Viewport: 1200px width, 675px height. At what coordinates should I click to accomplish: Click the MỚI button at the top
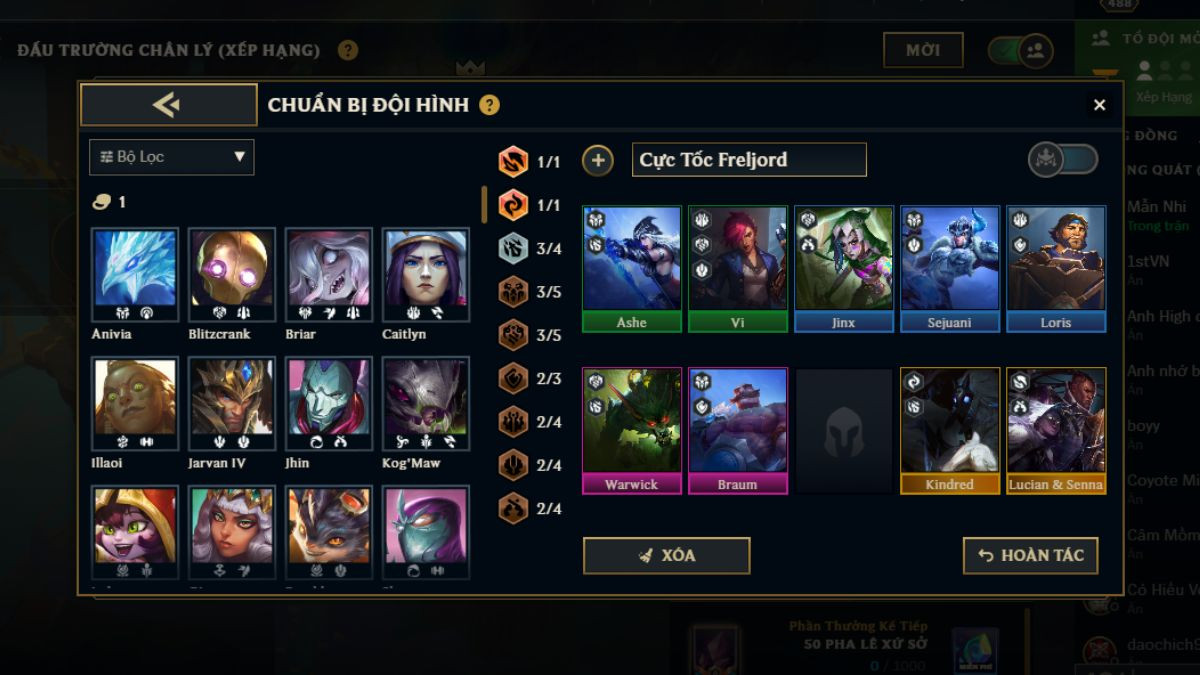(922, 50)
